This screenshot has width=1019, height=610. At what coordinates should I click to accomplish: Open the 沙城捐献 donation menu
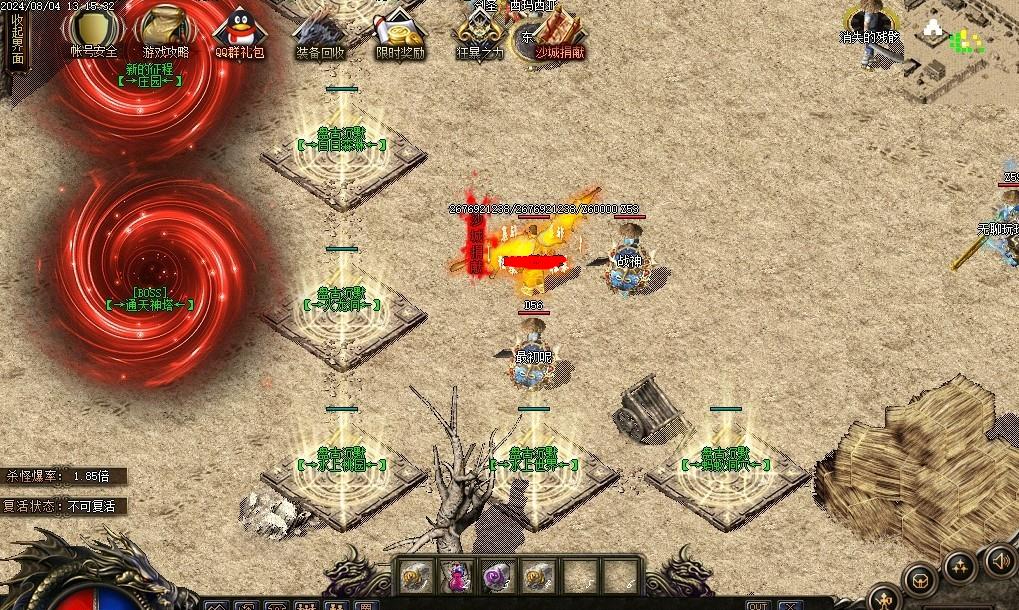(560, 30)
